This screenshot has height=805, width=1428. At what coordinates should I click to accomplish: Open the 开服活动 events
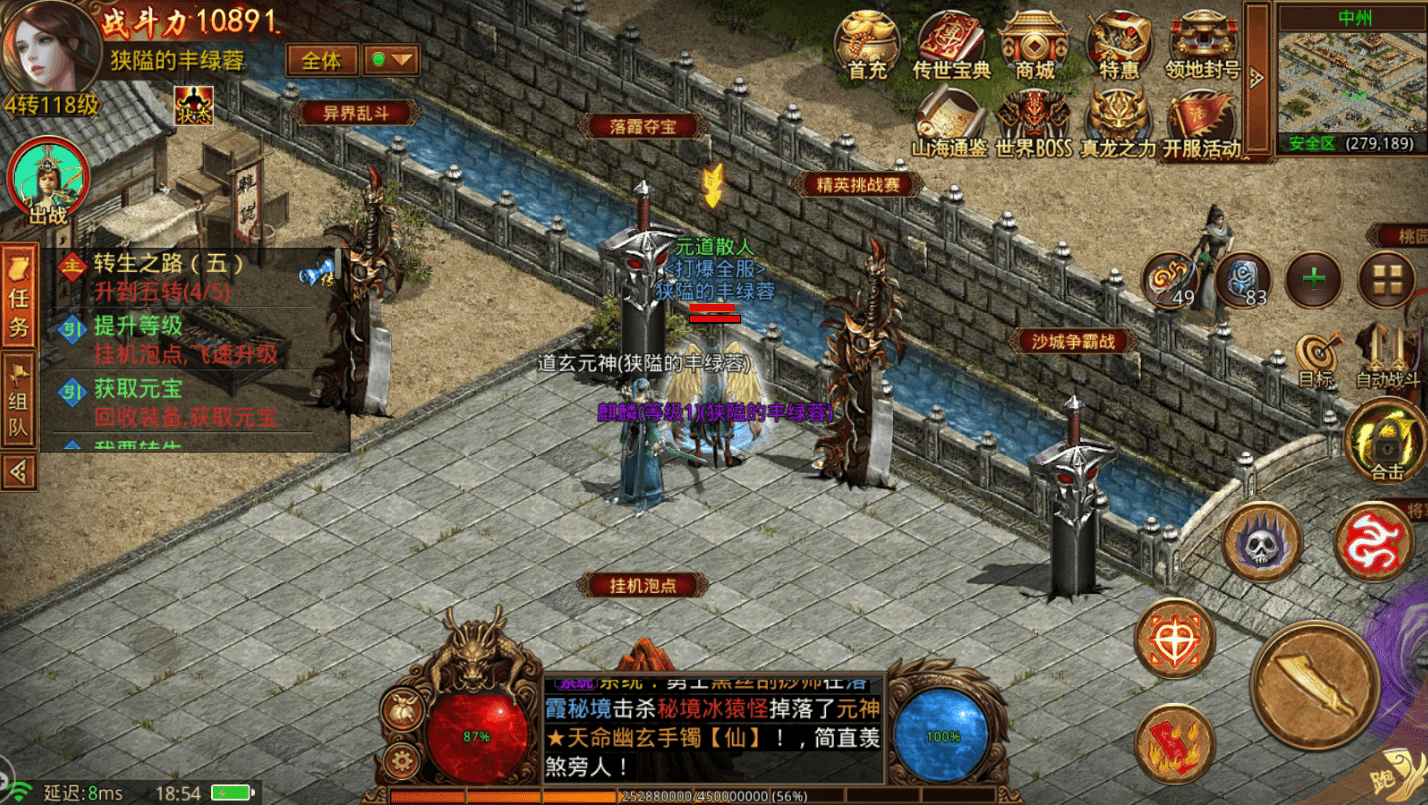(1201, 122)
